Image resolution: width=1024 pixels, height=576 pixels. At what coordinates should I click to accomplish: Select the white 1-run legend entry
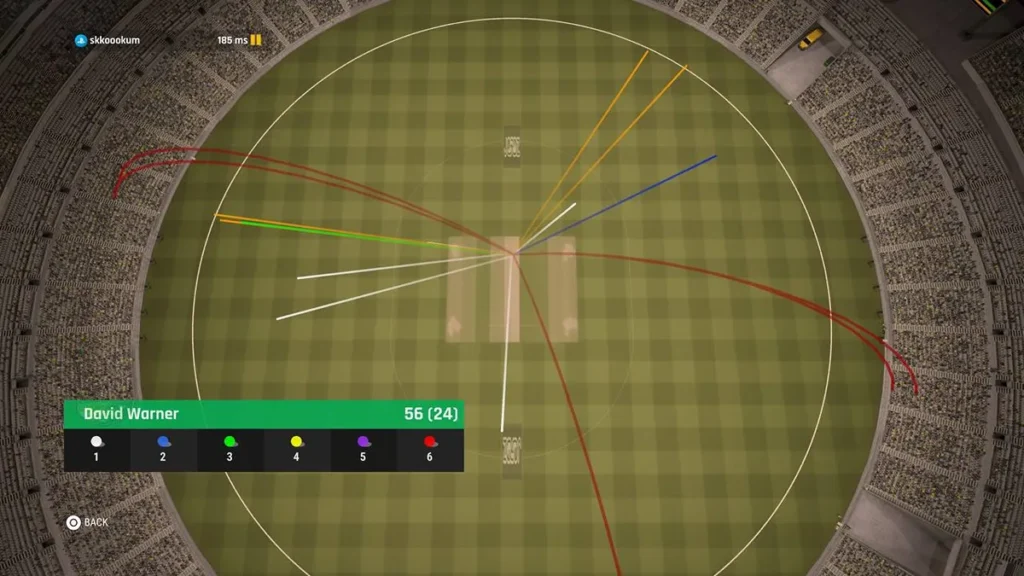tap(97, 449)
